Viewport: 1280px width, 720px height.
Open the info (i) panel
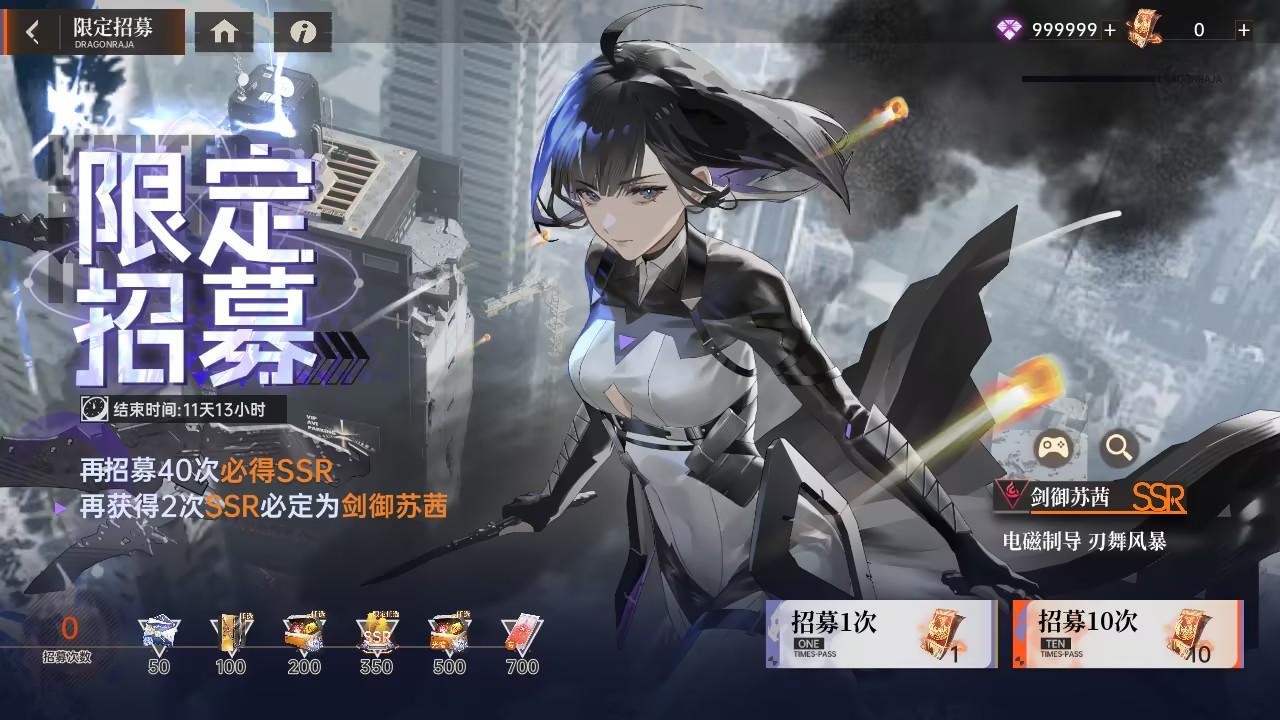(x=304, y=31)
